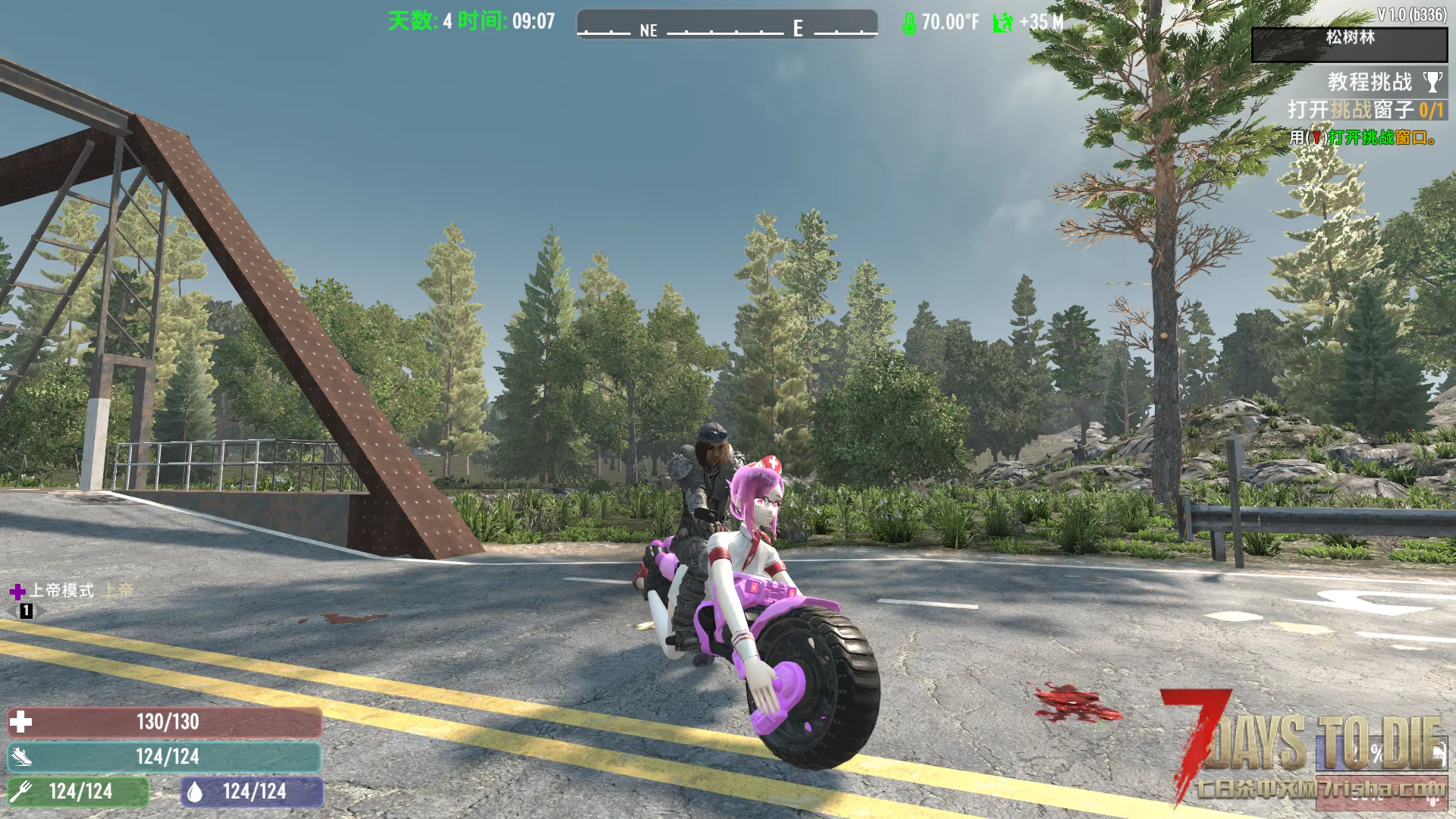The image size is (1456, 819).
Task: Select the 打开挑战窗子 objective tracker entry
Action: pyautogui.click(x=1365, y=111)
